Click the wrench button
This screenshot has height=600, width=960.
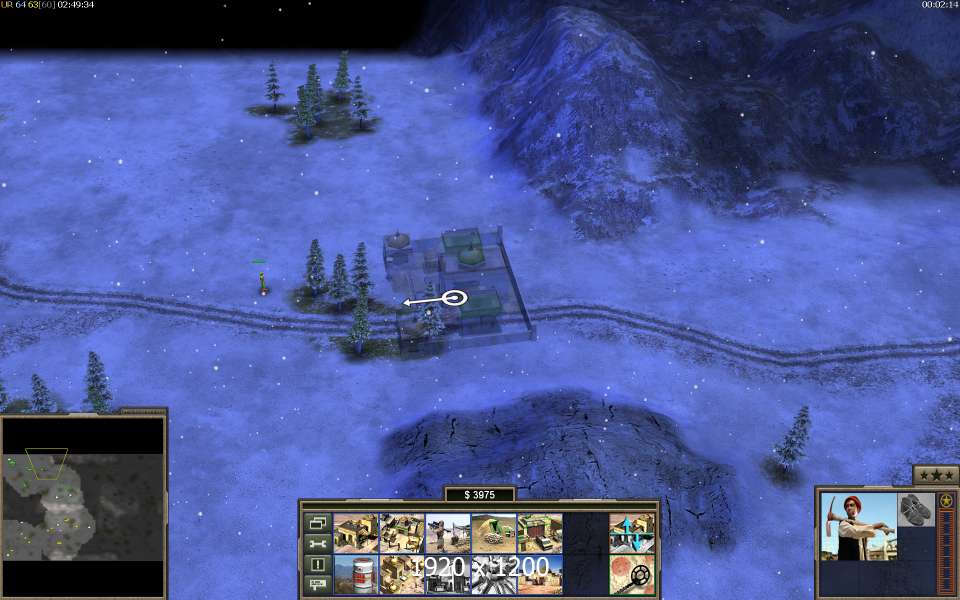pos(317,543)
